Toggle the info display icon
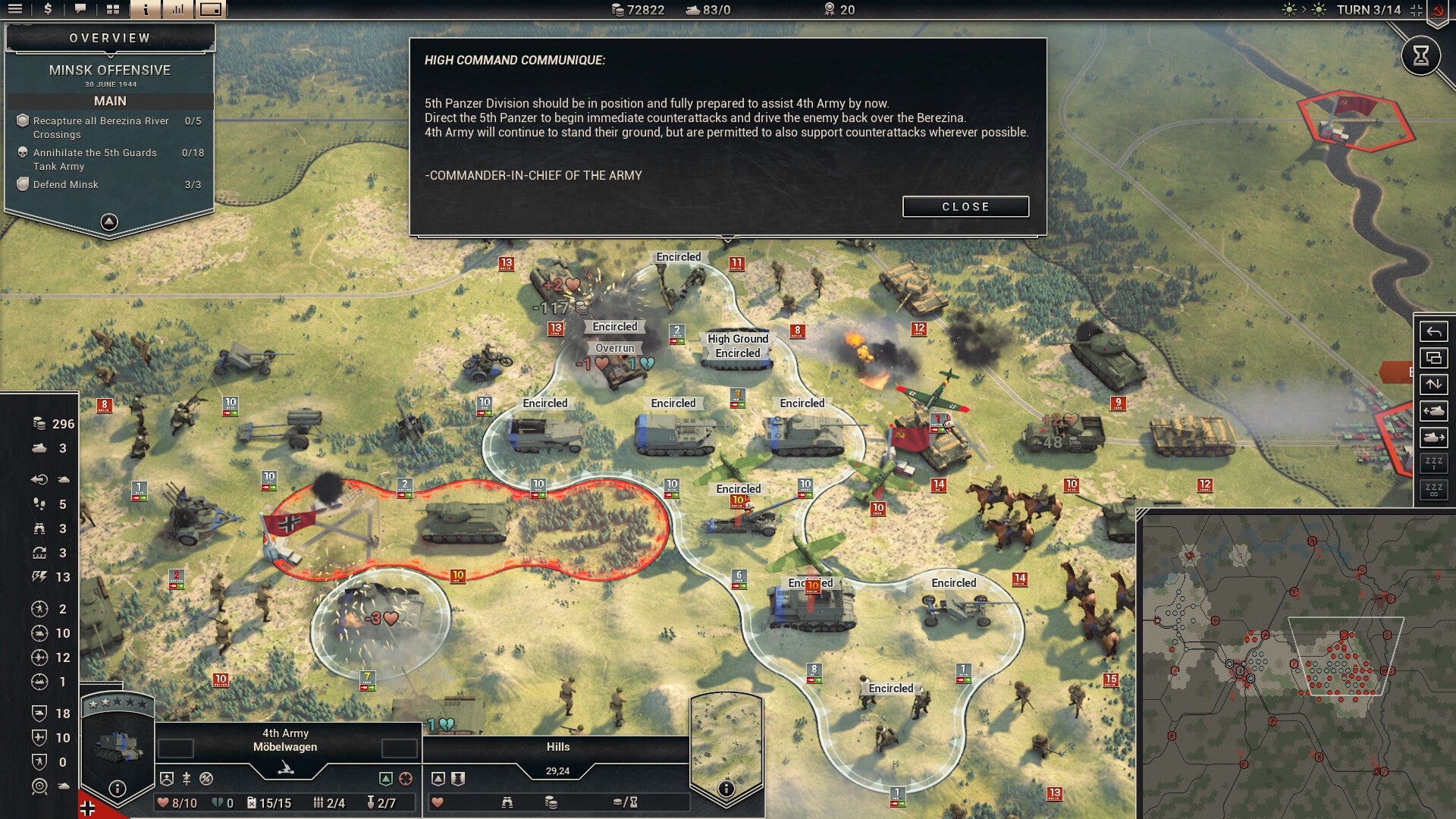The width and height of the screenshot is (1456, 819). pyautogui.click(x=146, y=10)
